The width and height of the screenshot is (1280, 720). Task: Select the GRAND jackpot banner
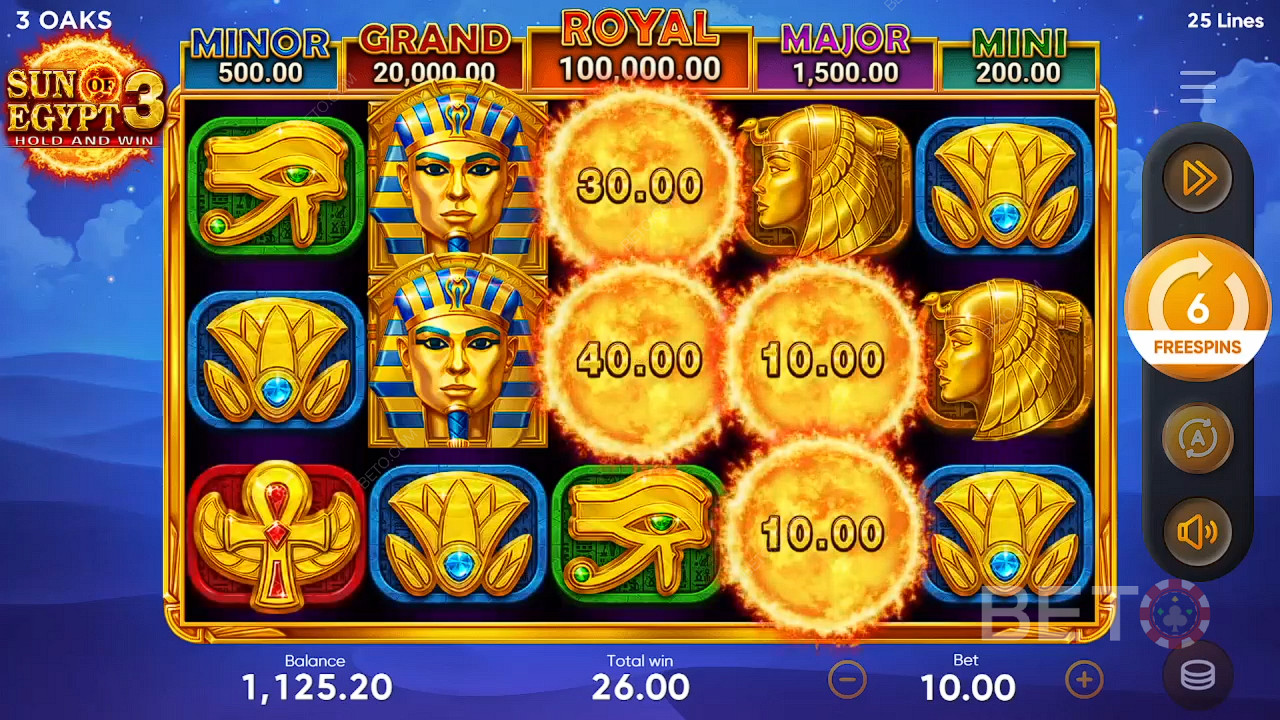click(433, 50)
